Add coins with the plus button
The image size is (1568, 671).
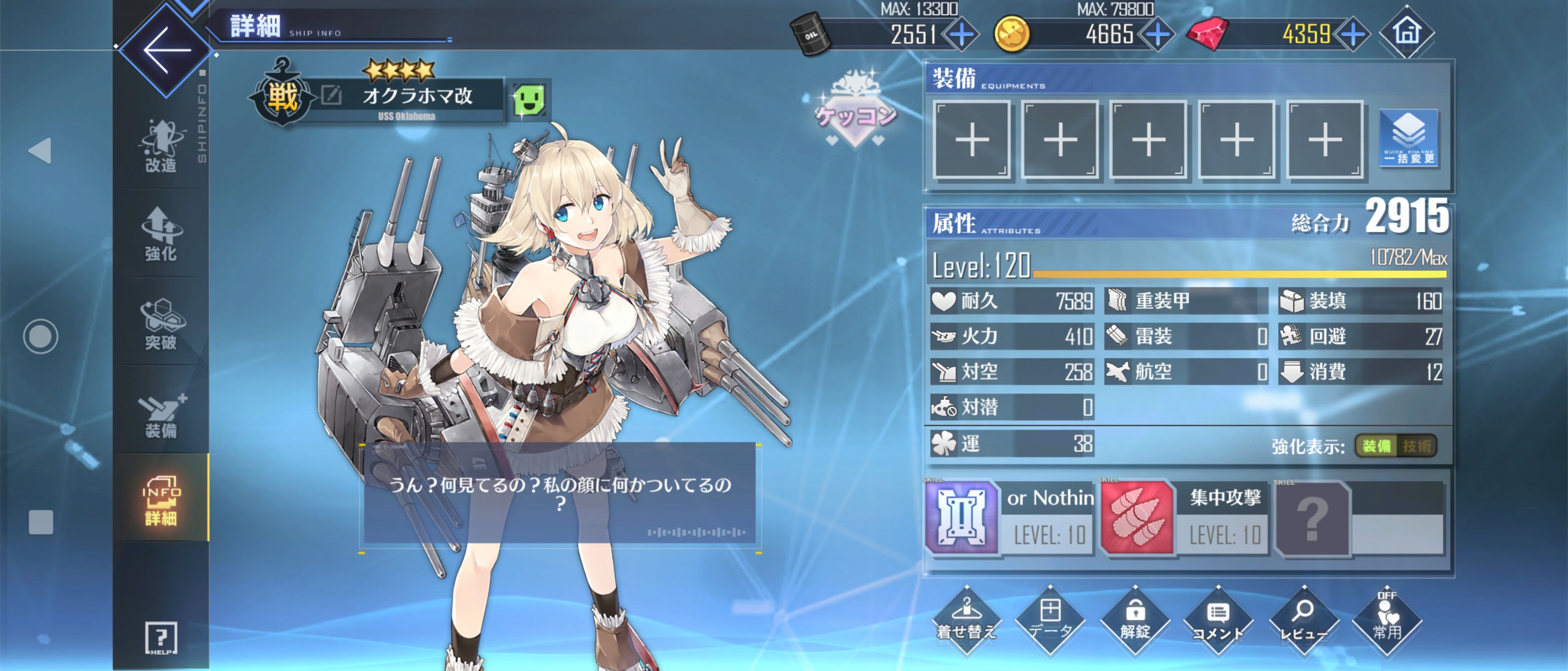pyautogui.click(x=1157, y=34)
